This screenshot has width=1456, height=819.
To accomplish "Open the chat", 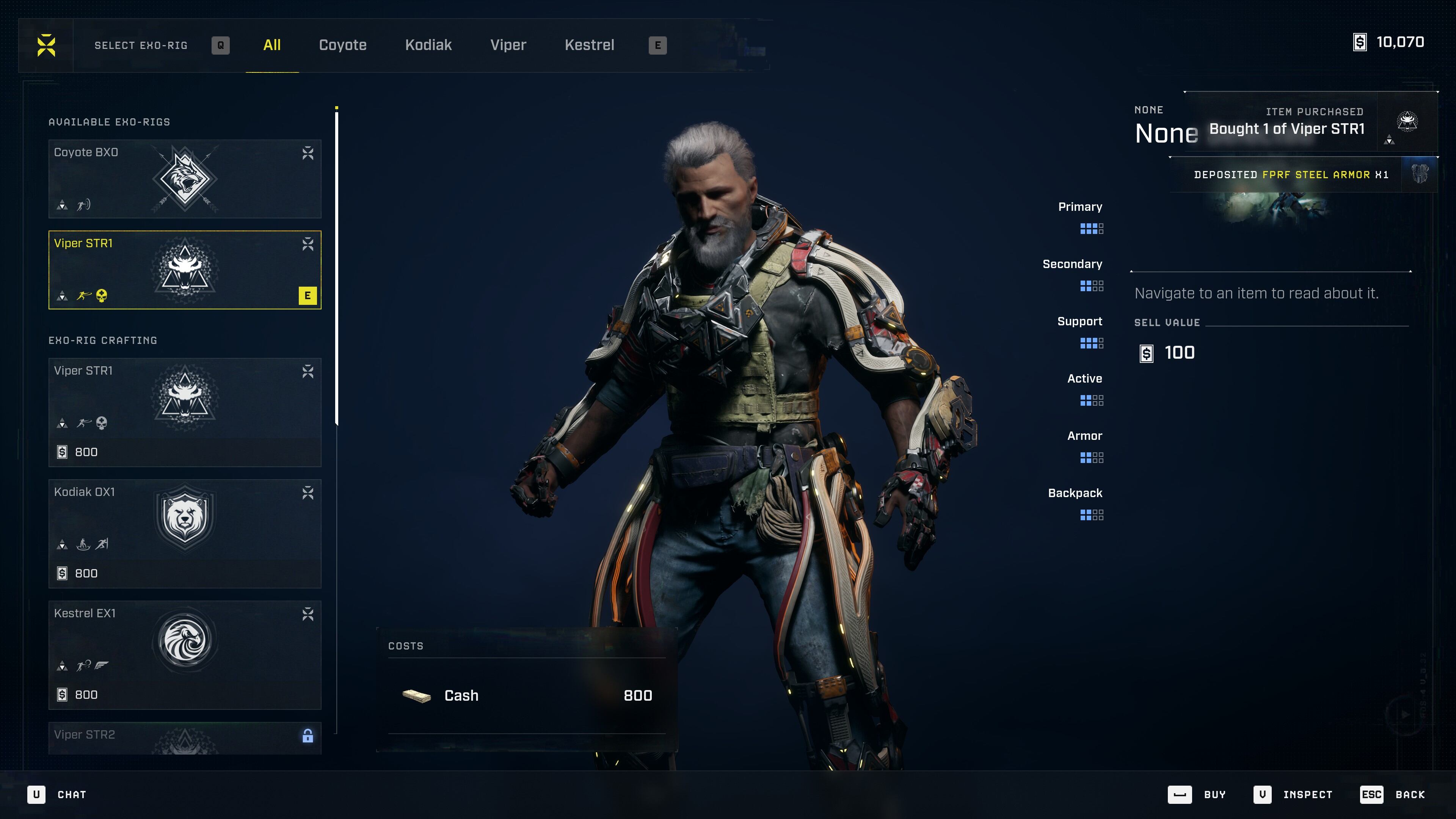I will point(57,794).
